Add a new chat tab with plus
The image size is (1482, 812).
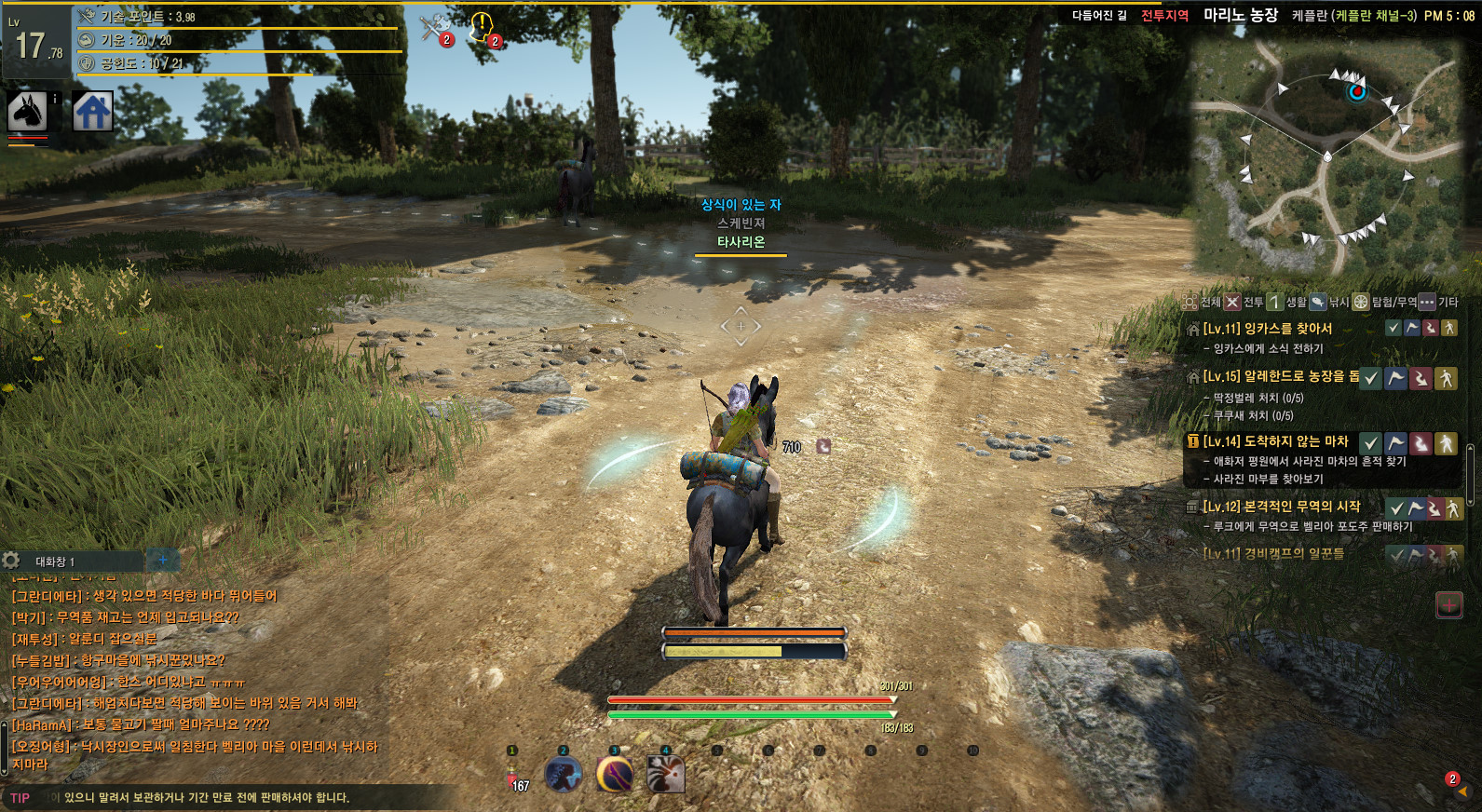162,560
